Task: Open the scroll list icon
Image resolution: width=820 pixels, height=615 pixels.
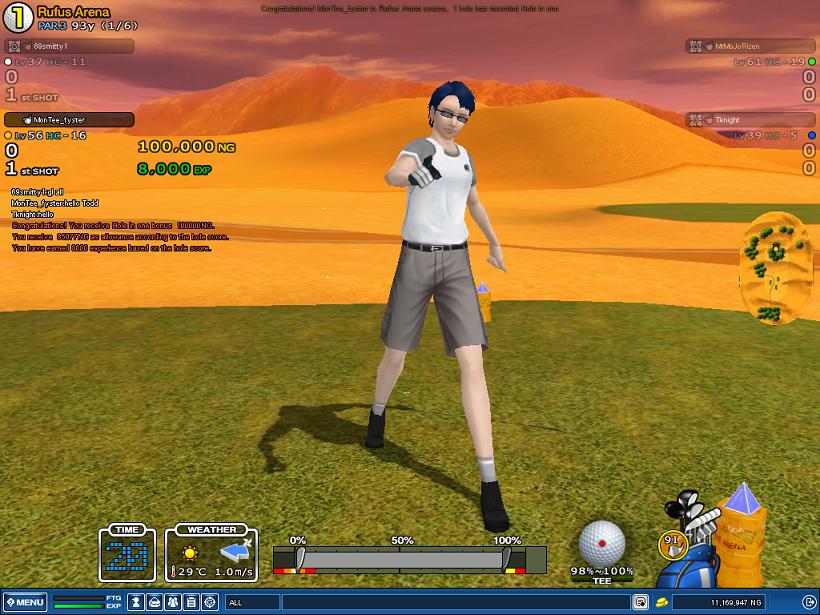Action: coord(191,602)
